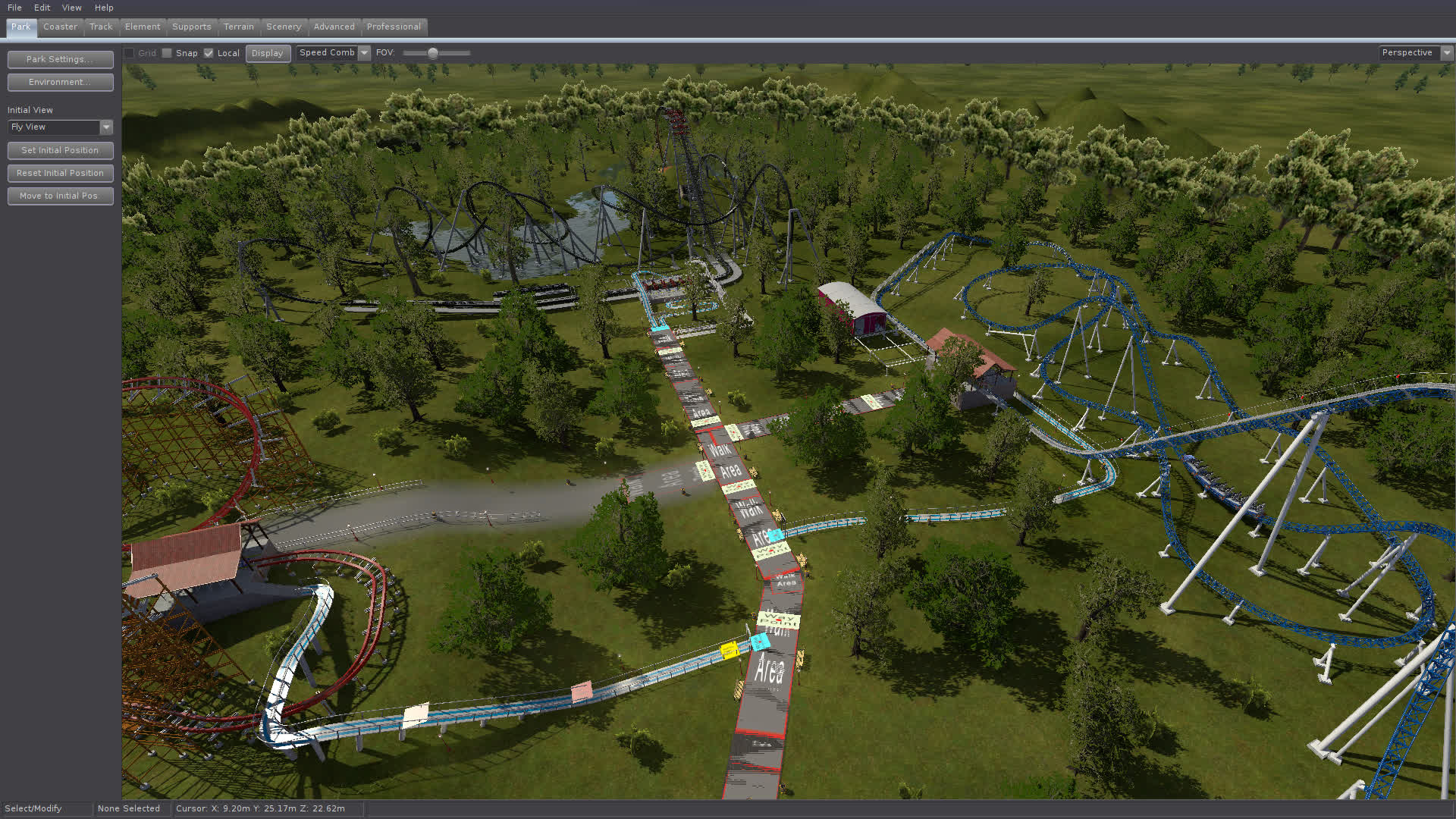Image resolution: width=1456 pixels, height=819 pixels.
Task: Select the Element tab
Action: [143, 27]
